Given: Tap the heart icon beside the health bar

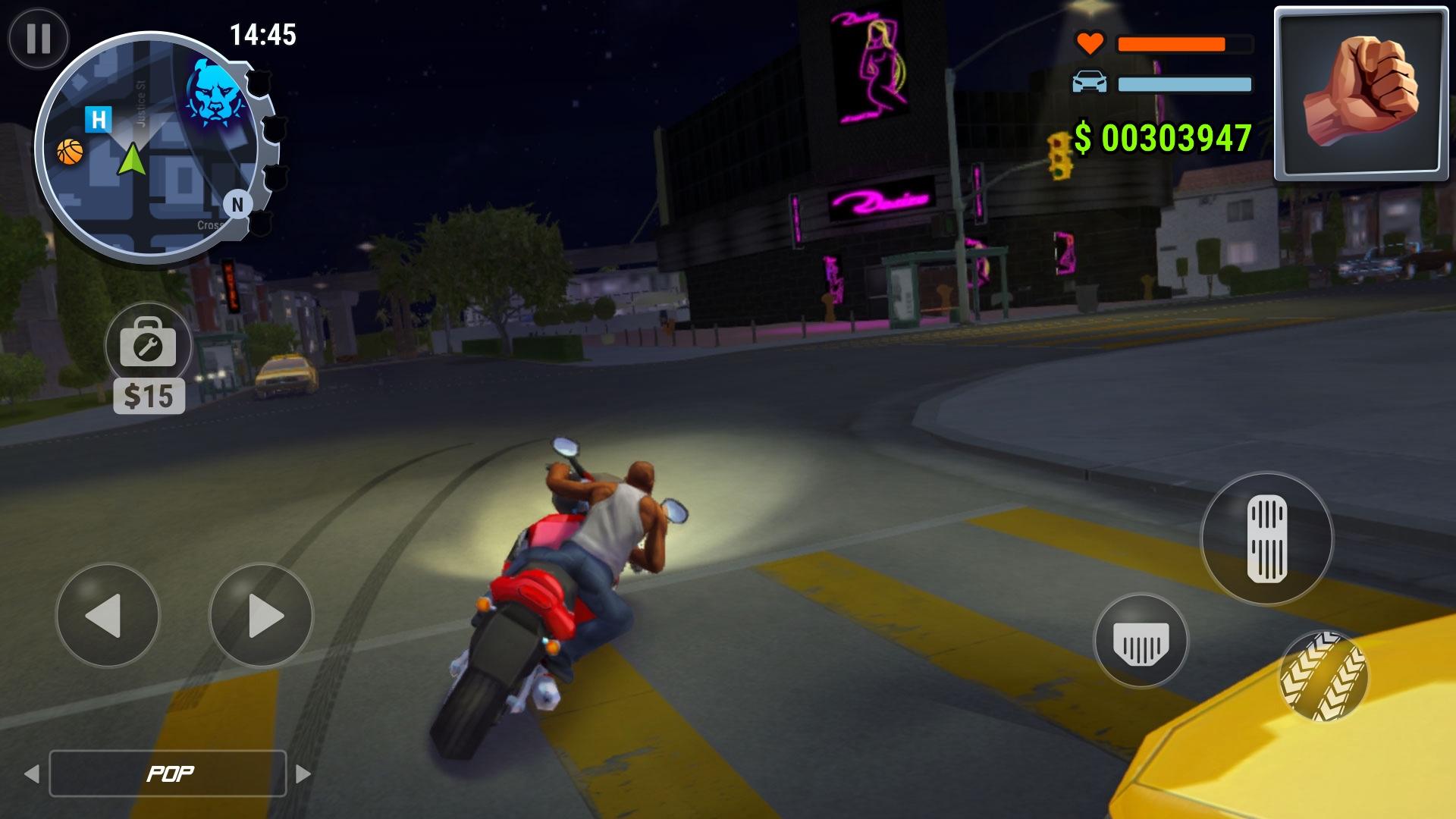Looking at the screenshot, I should tap(1089, 43).
